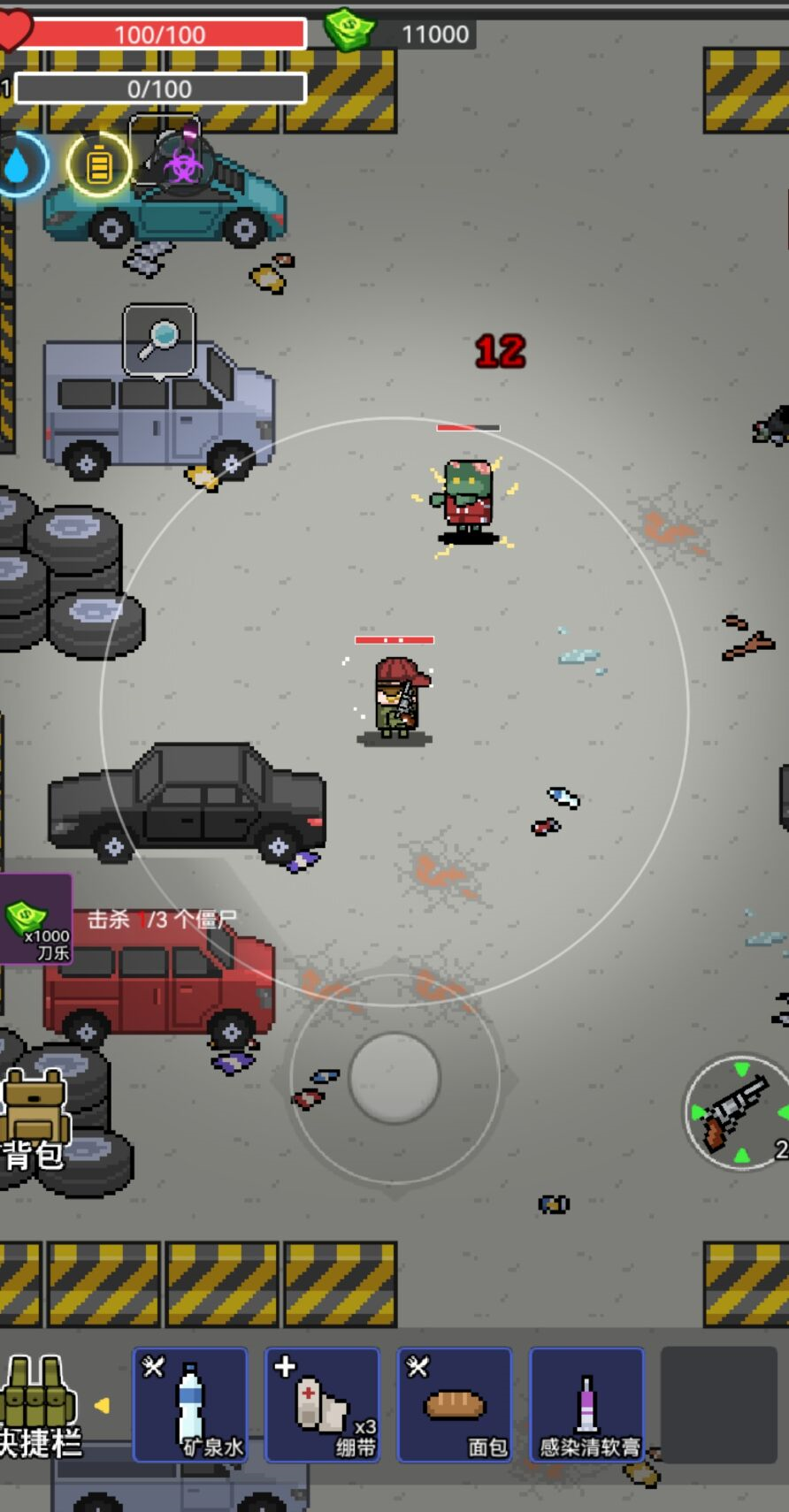Use the infection ointment (感染清软膏) slot

tap(586, 1404)
